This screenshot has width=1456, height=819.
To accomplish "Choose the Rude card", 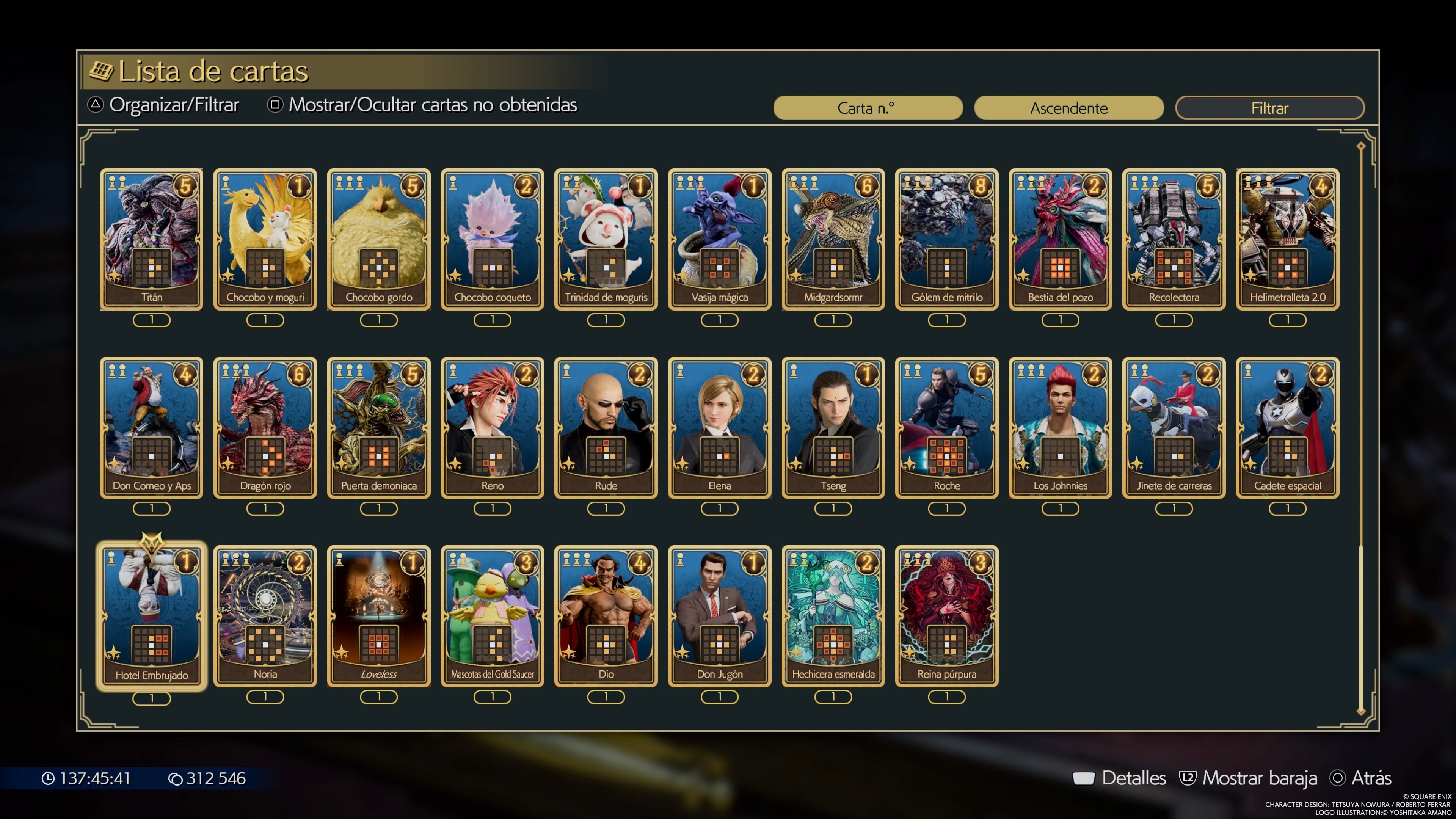I will point(606,427).
